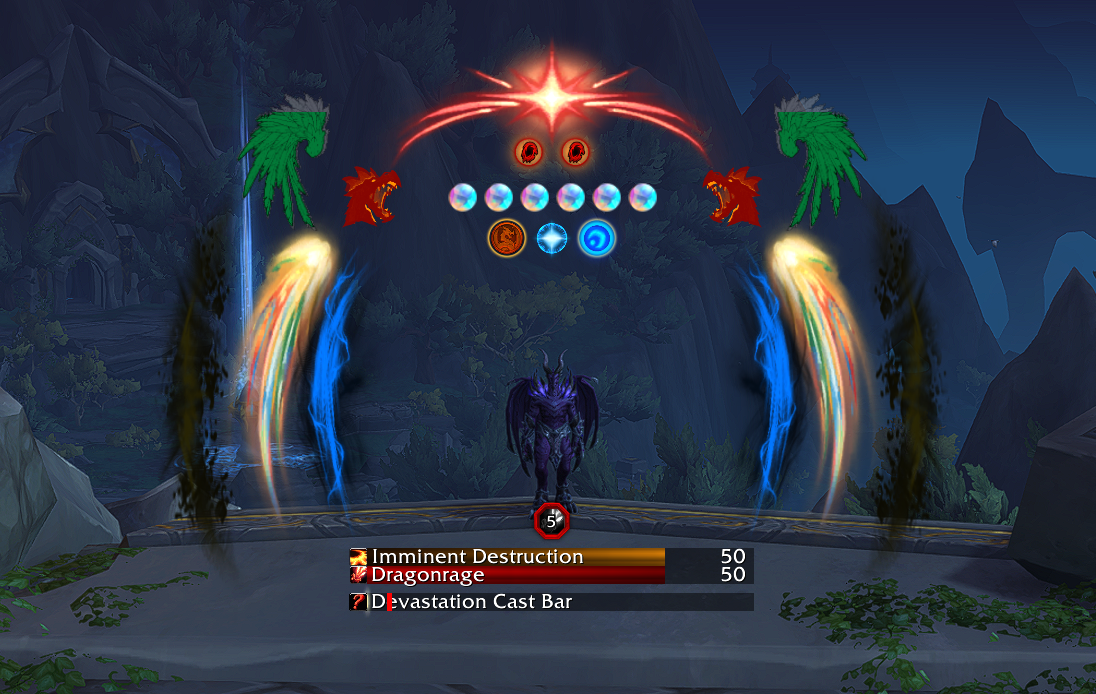Select the Devastation Cast Bar question-mark icon
Screen dimensions: 1096x694
358,602
